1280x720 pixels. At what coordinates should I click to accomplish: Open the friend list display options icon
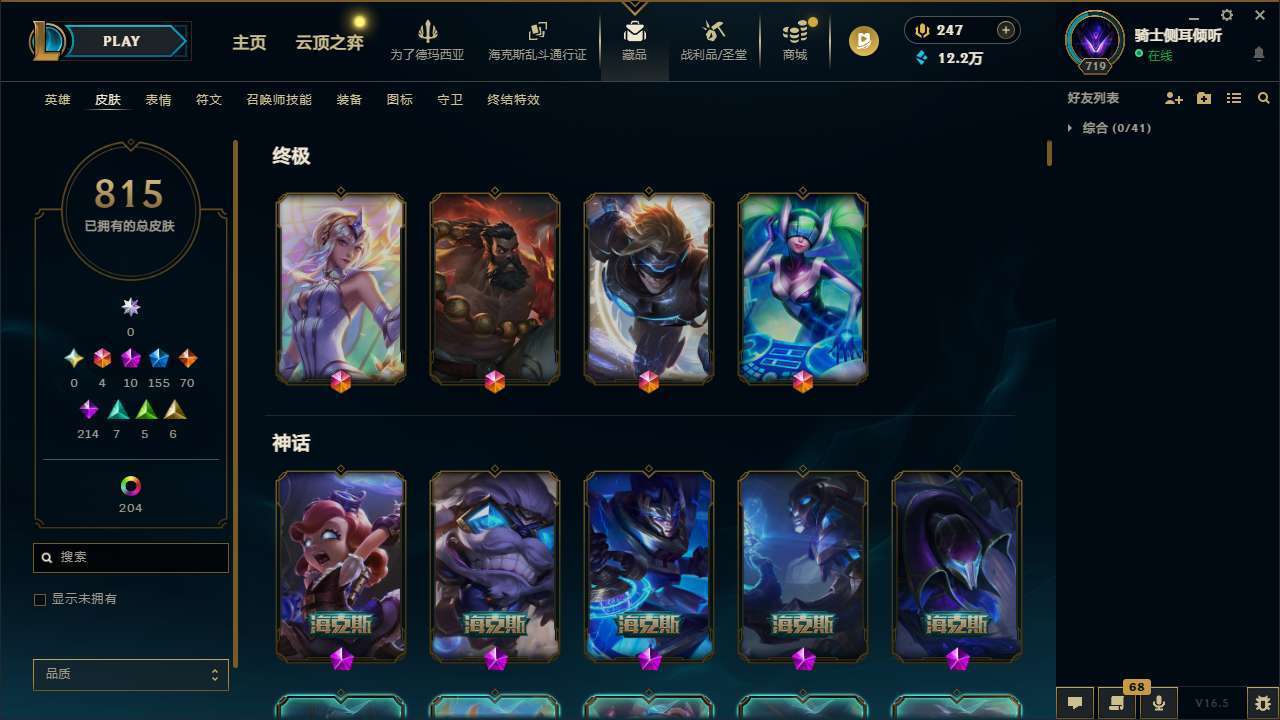(x=1234, y=97)
